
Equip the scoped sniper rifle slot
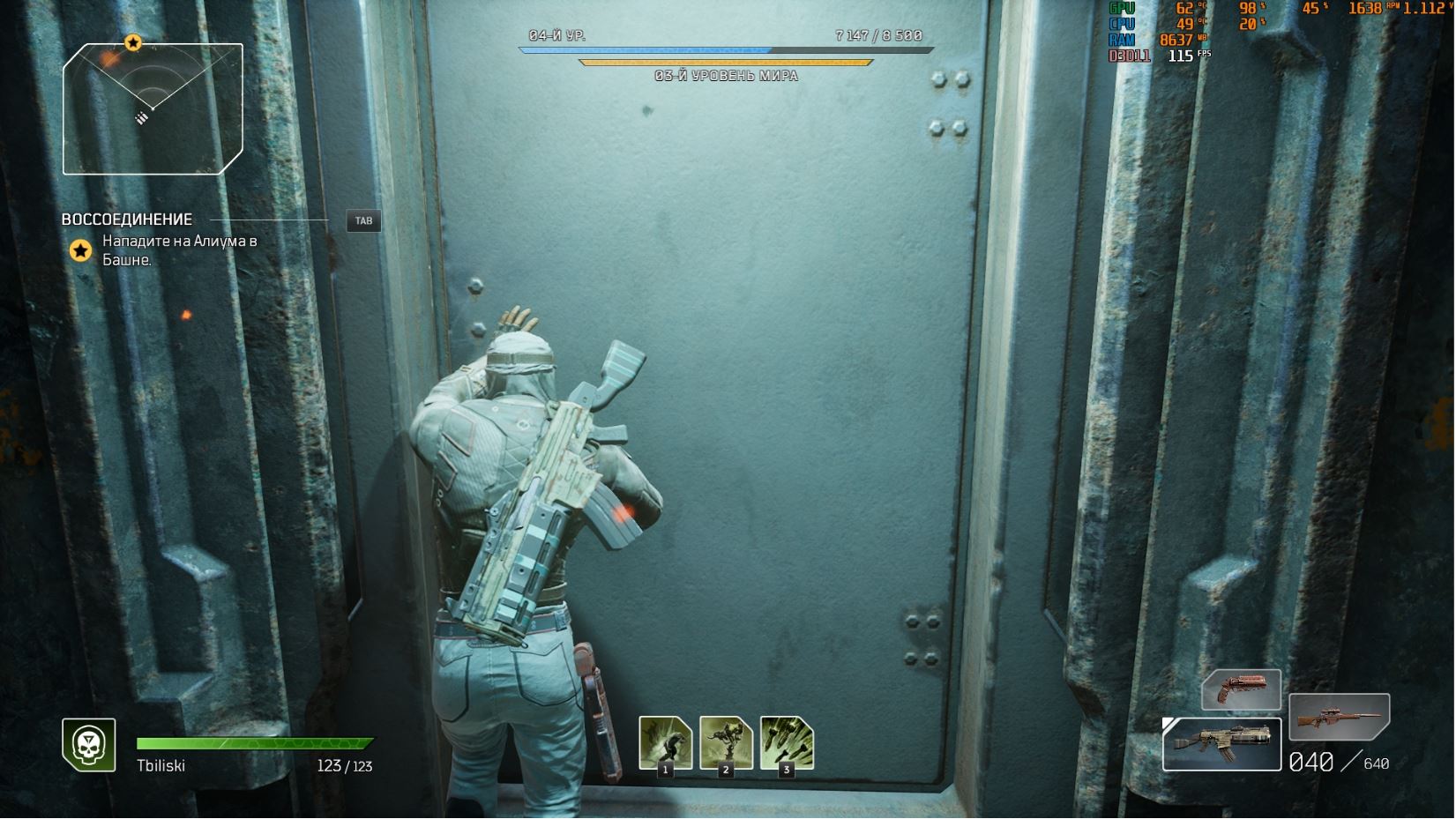coord(1339,716)
